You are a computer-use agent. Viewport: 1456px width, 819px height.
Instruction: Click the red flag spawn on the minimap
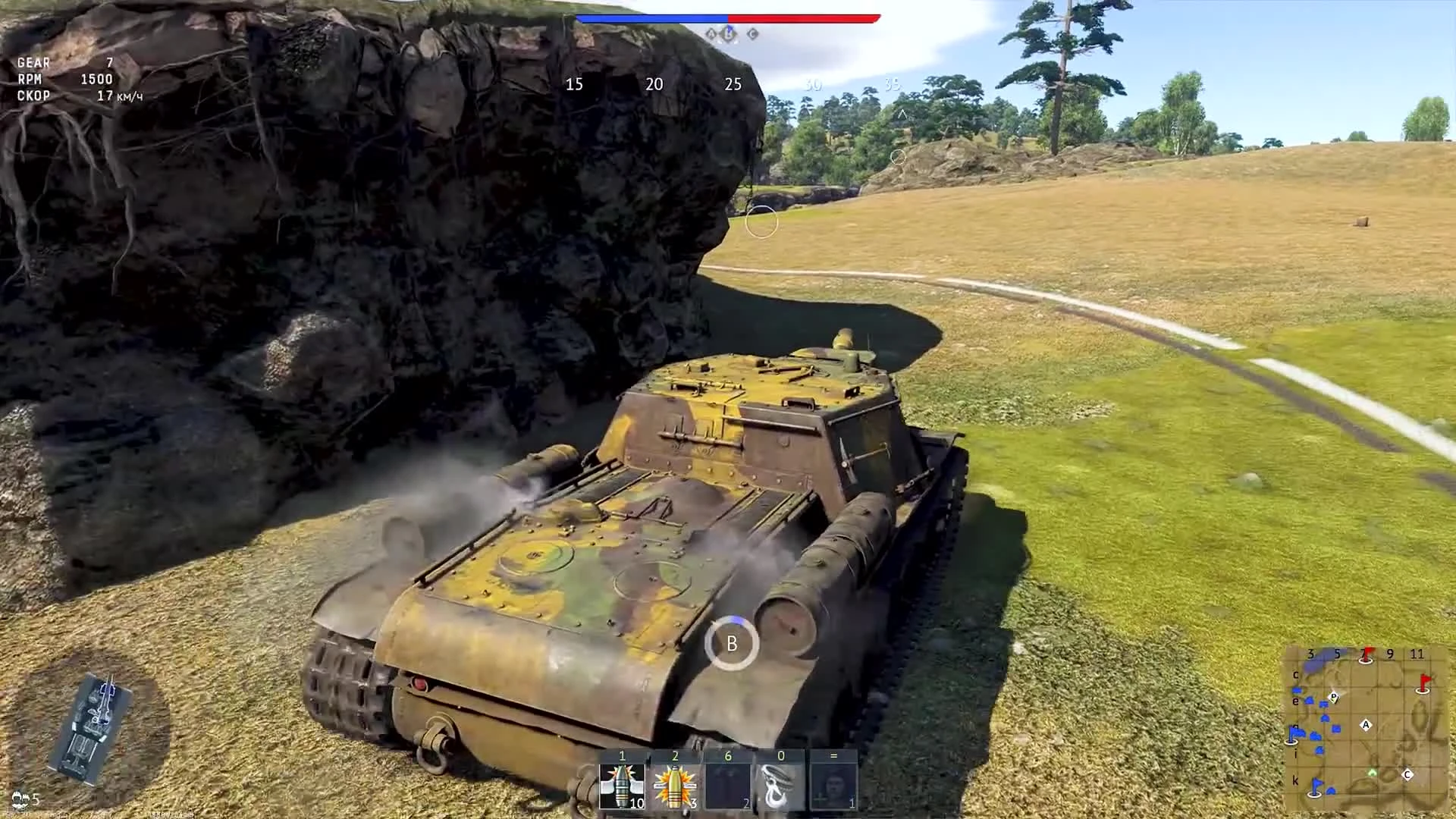pyautogui.click(x=1423, y=683)
